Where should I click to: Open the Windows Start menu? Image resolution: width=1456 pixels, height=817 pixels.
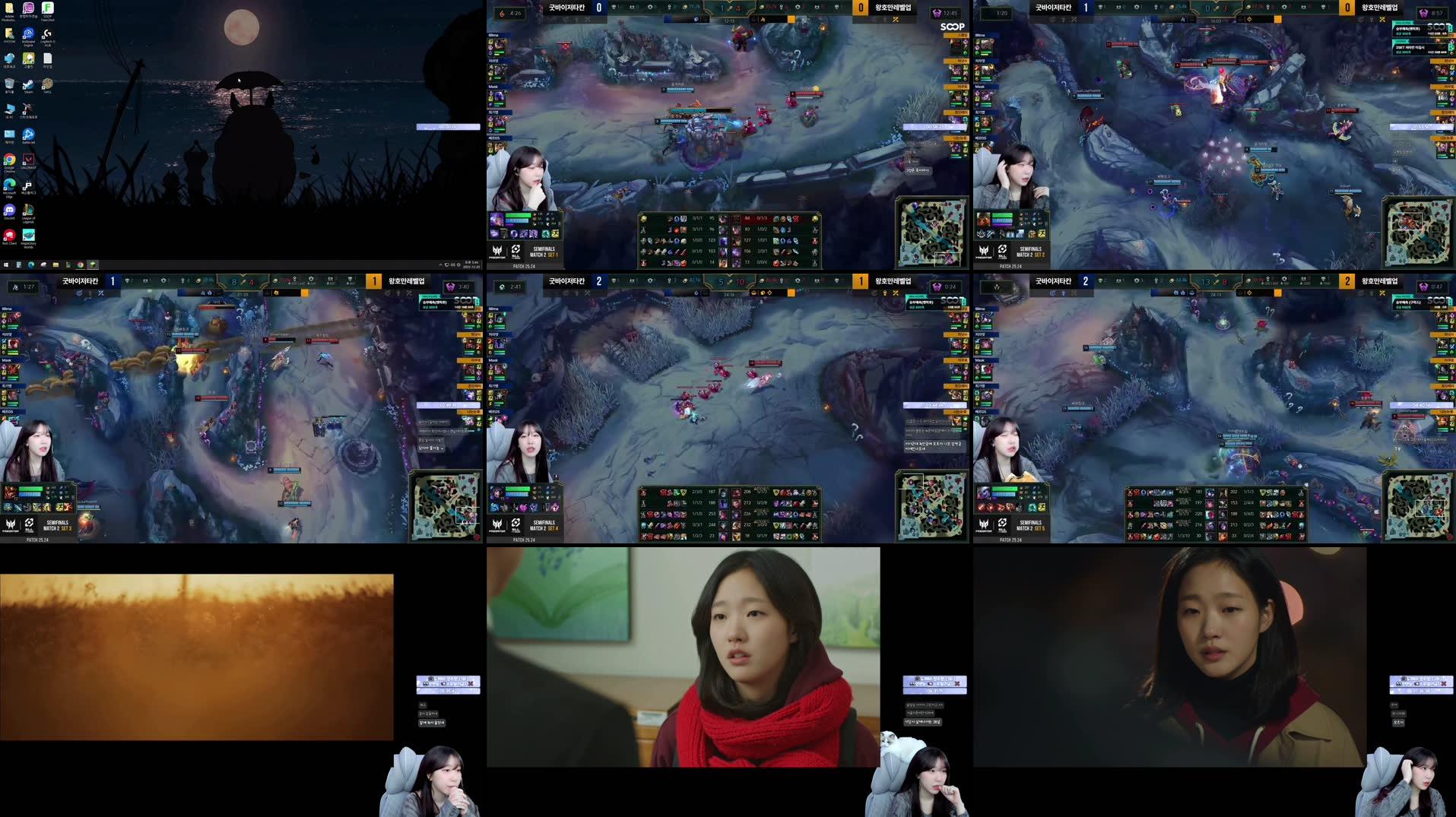(x=6, y=264)
